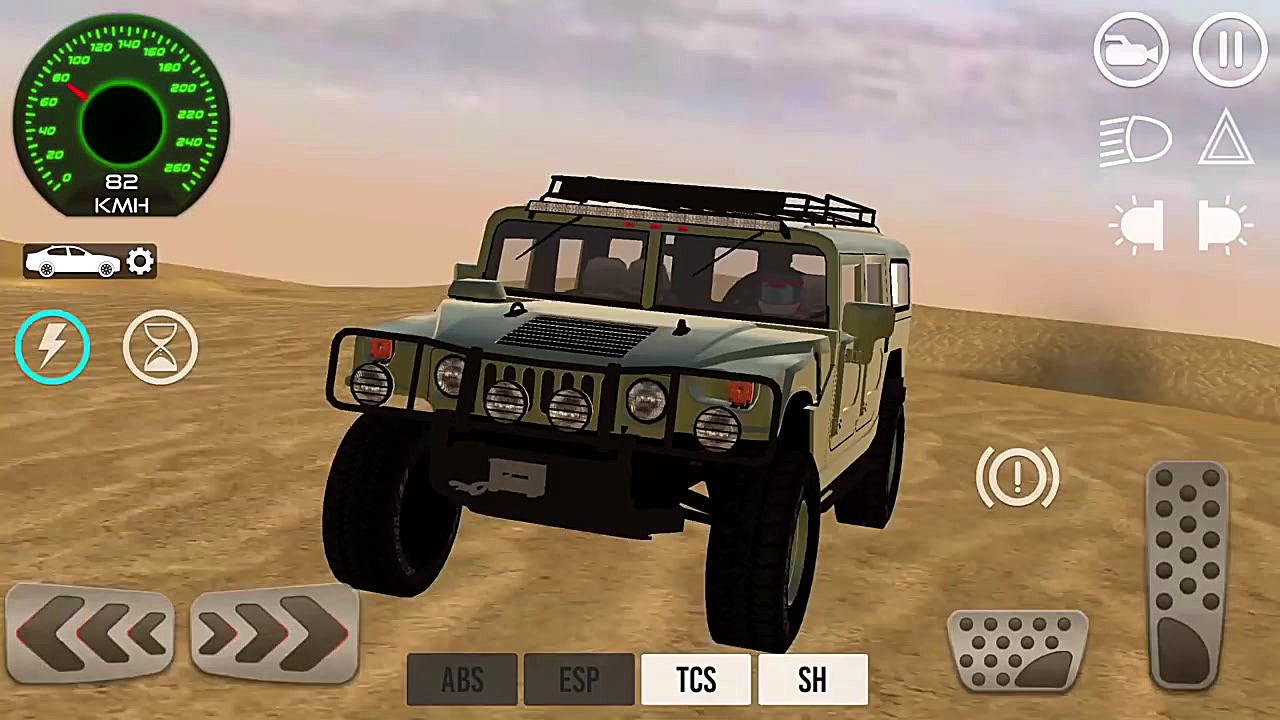This screenshot has width=1280, height=720.
Task: Toggle slow motion with the hourglass icon
Action: tap(160, 345)
